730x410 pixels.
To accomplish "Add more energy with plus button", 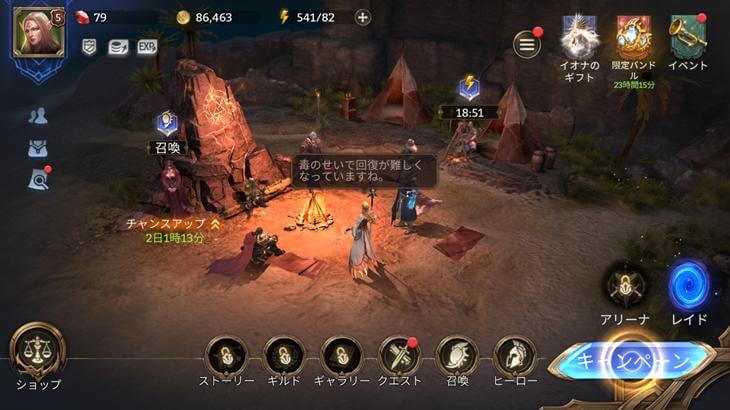I will point(362,17).
